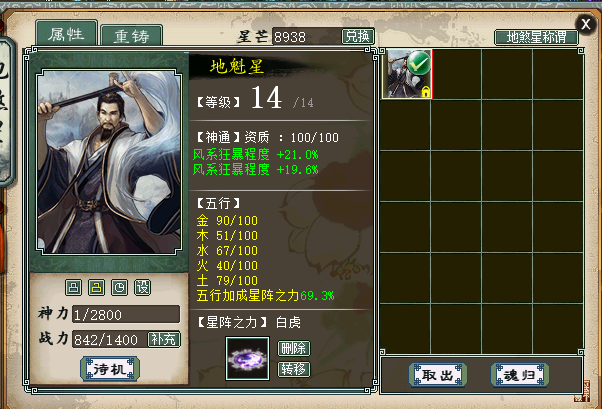Viewport: 602px width, 409px height.
Task: Select the warrior card in the grid
Action: tap(408, 73)
